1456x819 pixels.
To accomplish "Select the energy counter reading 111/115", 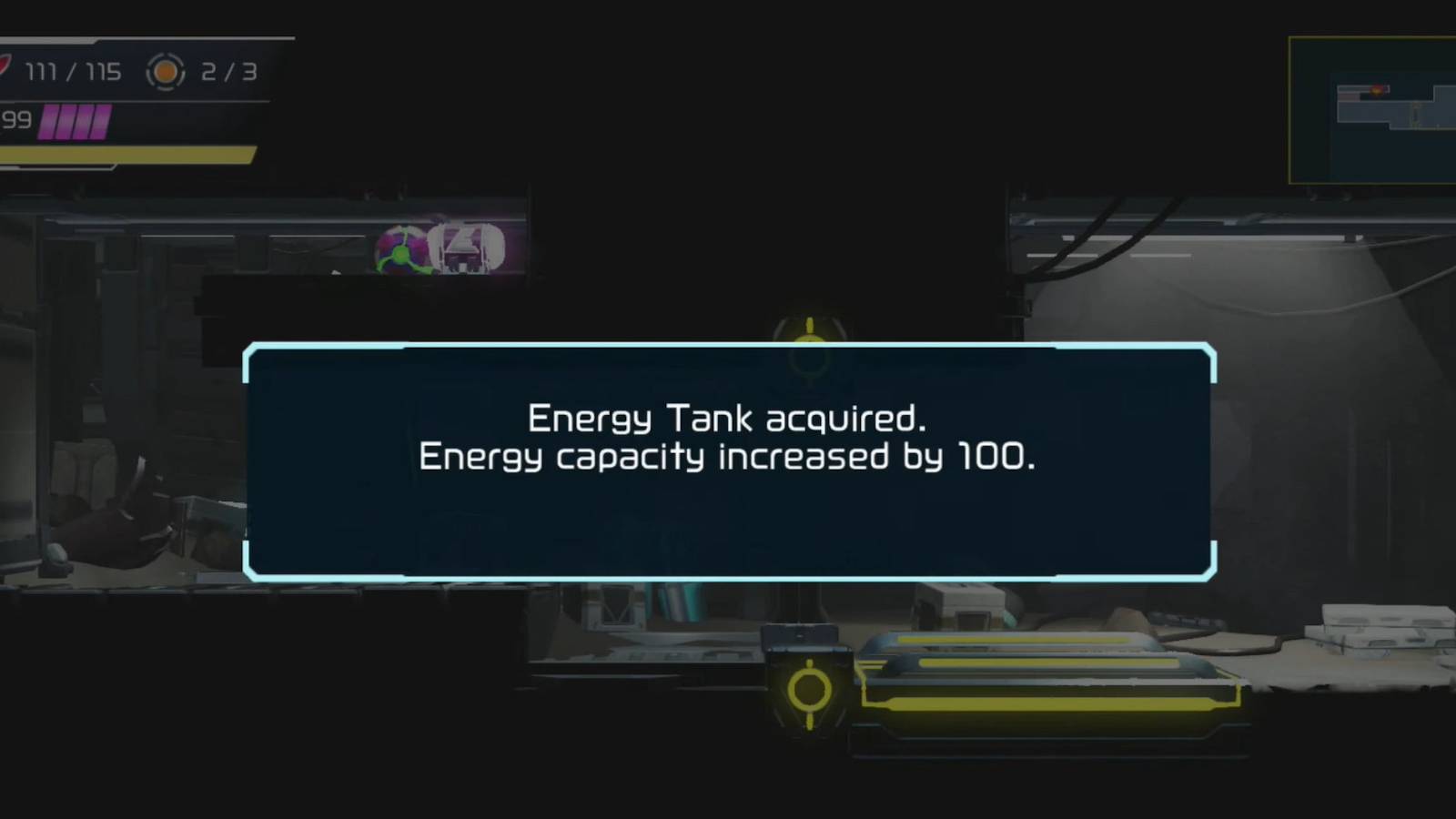I will pyautogui.click(x=71, y=72).
